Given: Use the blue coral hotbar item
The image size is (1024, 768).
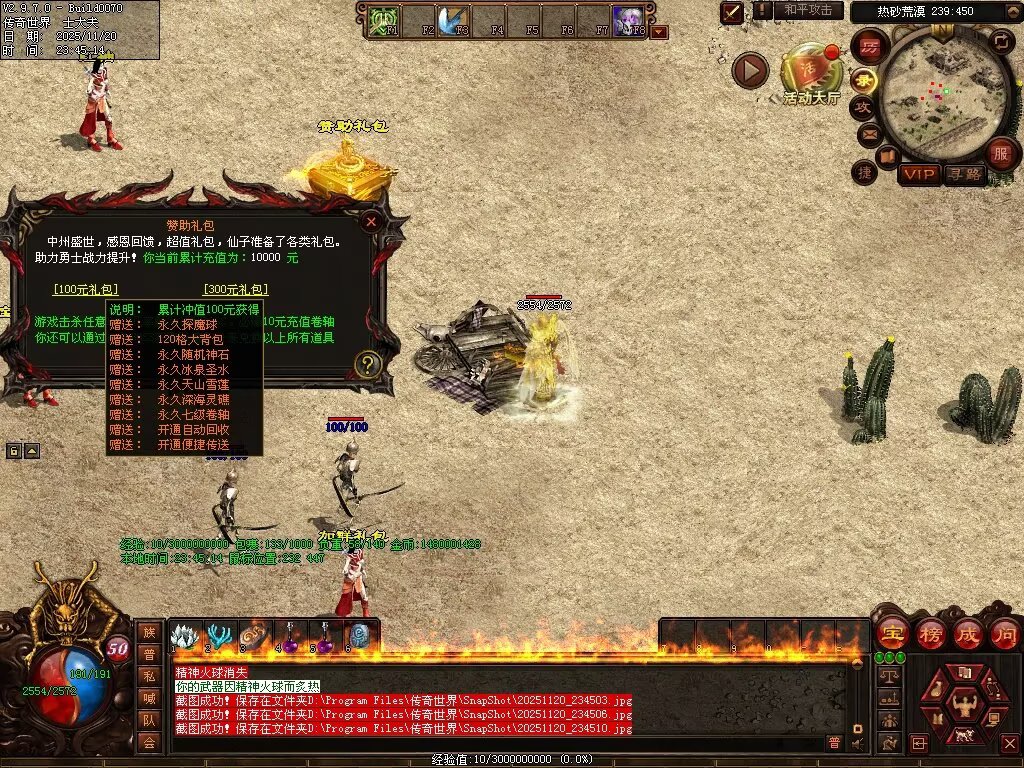Looking at the screenshot, I should click(x=219, y=636).
